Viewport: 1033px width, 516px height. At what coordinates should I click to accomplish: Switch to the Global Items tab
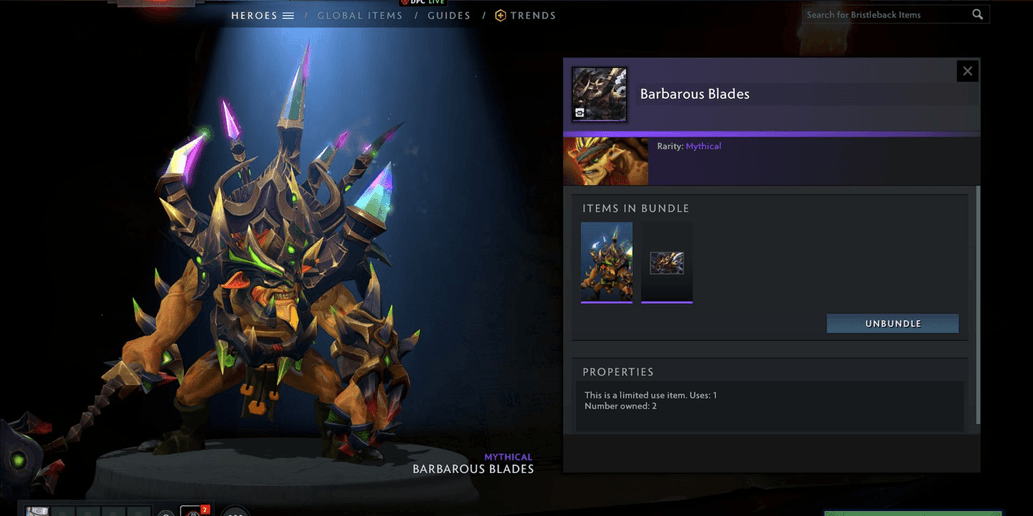click(359, 16)
